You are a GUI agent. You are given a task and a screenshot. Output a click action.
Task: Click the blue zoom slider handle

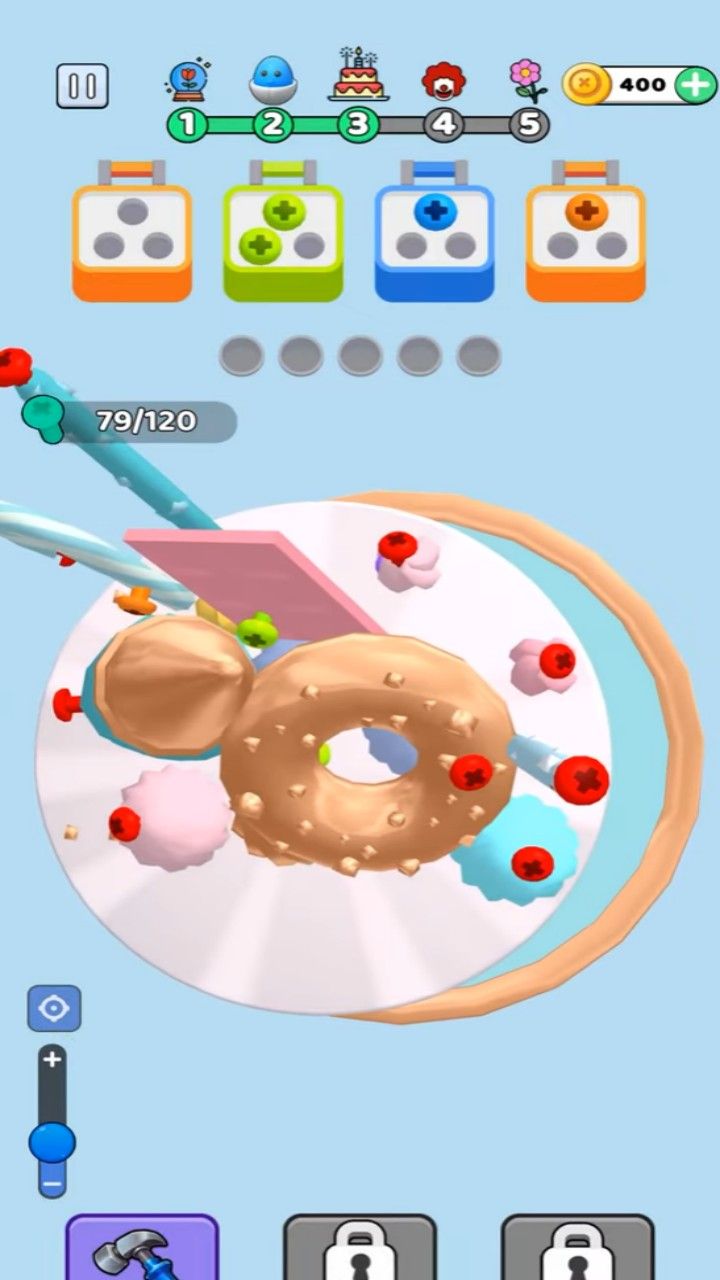point(52,1142)
